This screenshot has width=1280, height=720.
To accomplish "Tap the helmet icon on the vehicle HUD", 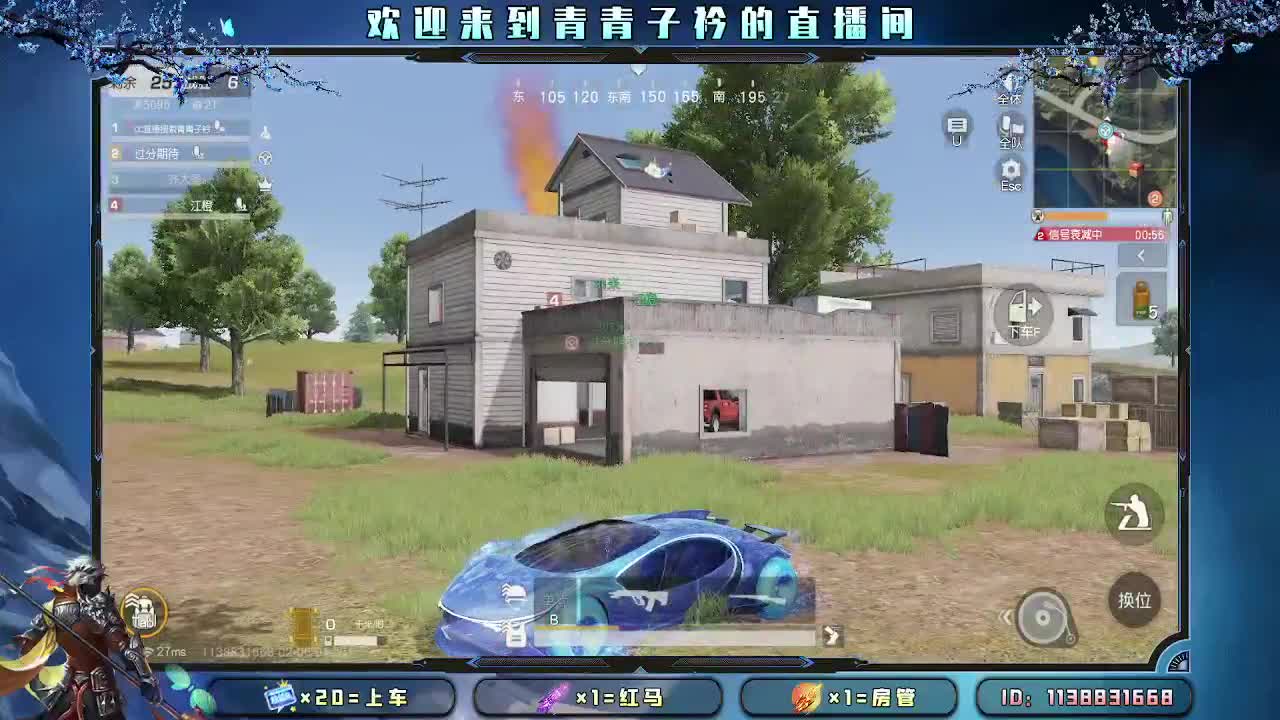I will (512, 594).
